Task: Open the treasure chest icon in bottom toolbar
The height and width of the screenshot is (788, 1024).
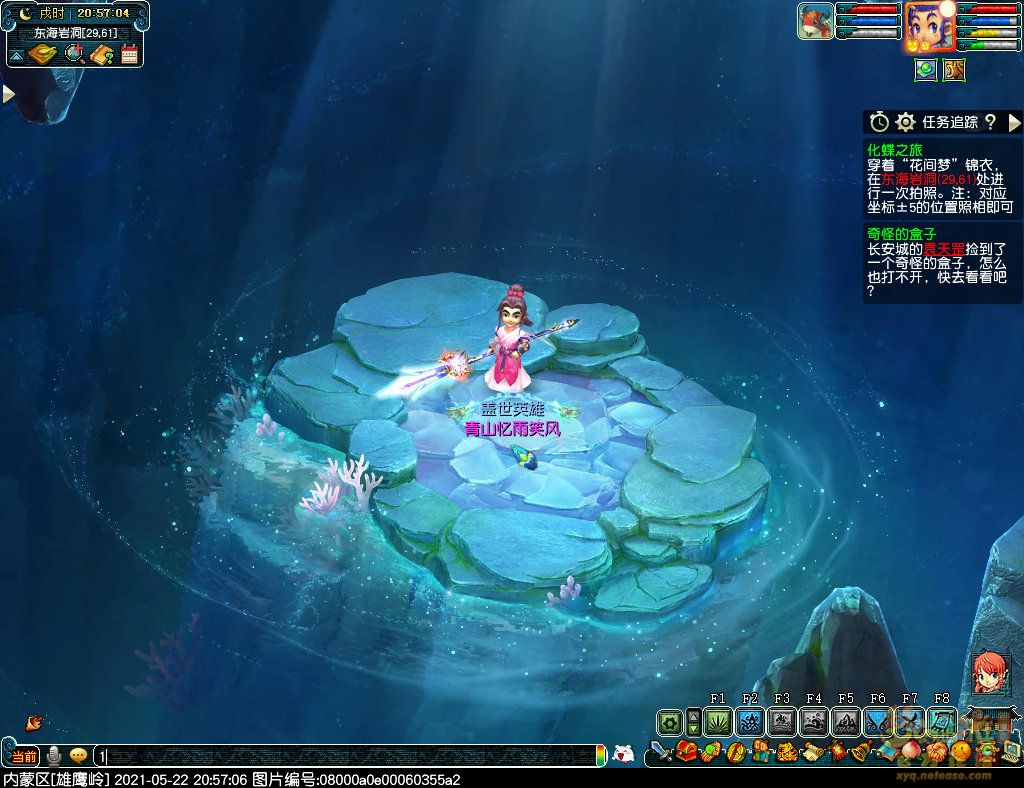Action: pos(686,751)
